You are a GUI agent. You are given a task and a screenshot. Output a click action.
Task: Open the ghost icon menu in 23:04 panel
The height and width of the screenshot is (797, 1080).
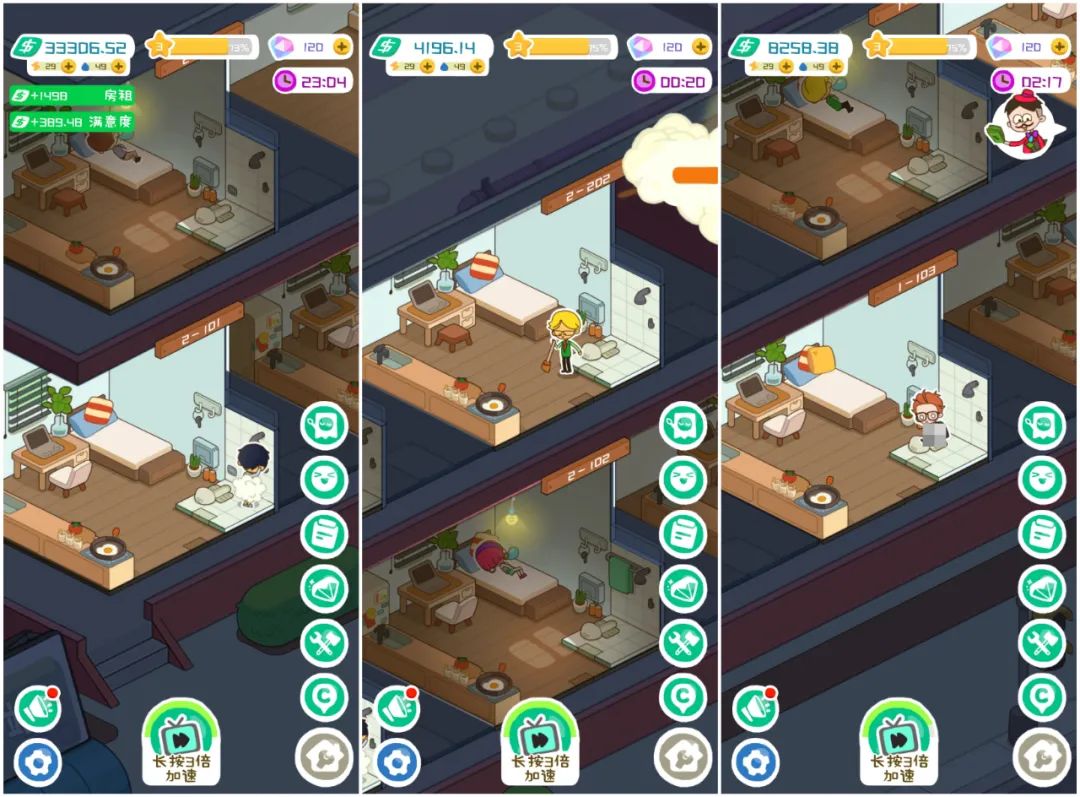click(x=324, y=426)
